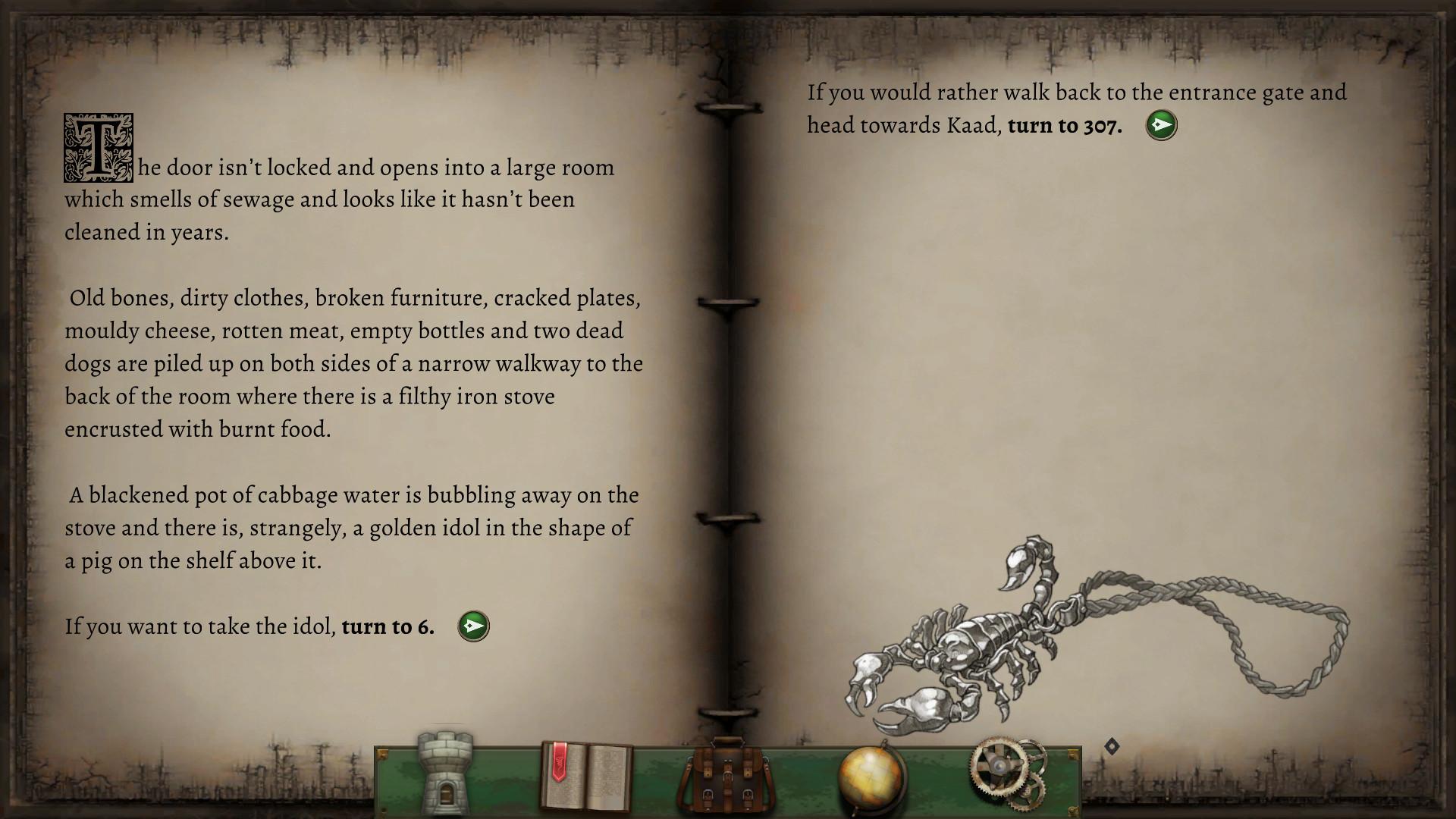Choose the walk-back-to-Kaad option paragraph
1456x819 pixels.
(x=1077, y=108)
